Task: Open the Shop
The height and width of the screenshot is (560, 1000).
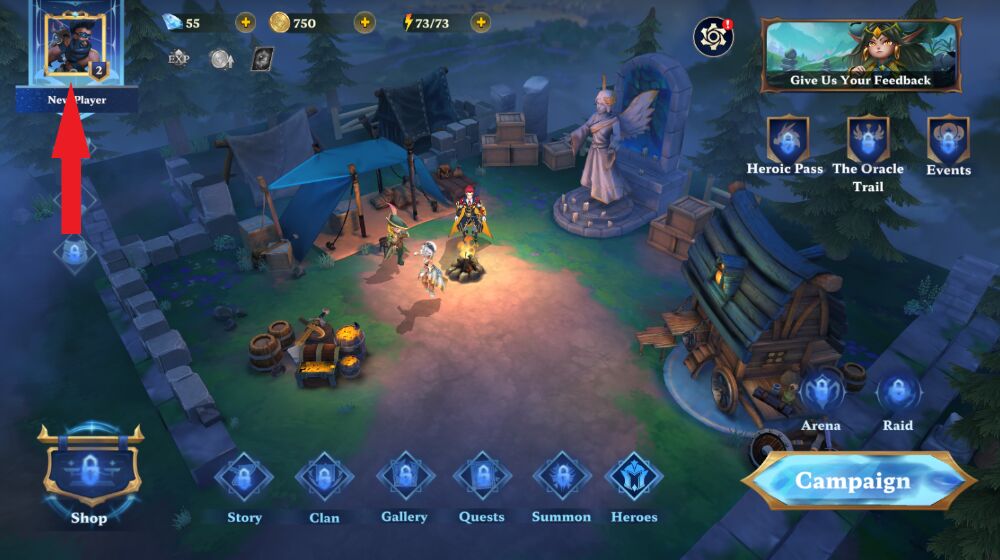Action: (89, 472)
